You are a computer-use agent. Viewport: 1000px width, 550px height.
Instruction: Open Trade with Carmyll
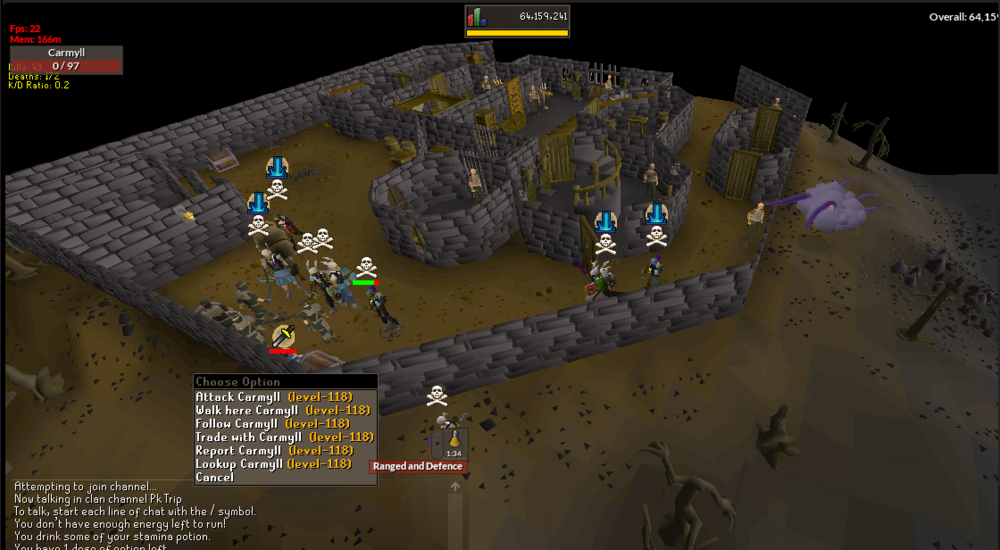(284, 437)
